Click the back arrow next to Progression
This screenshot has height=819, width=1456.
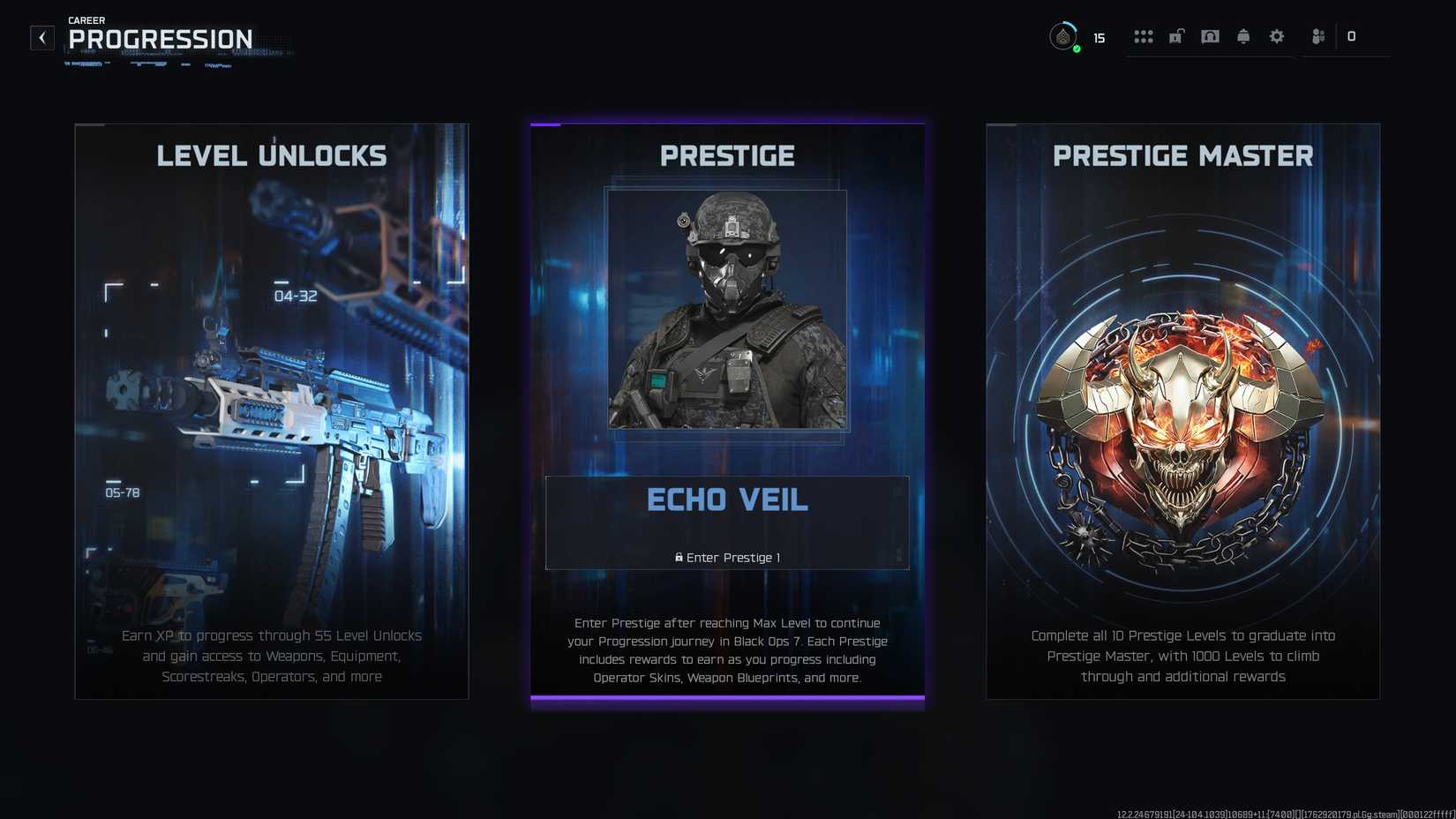click(41, 37)
